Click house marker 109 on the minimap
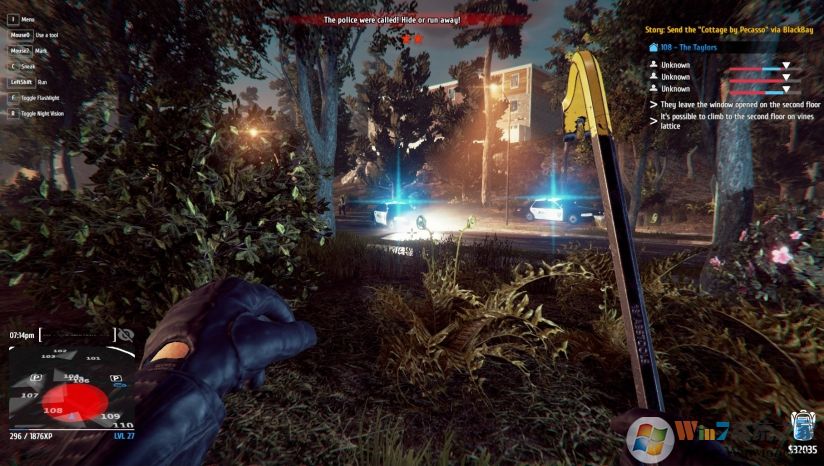824x466 pixels. coord(111,416)
